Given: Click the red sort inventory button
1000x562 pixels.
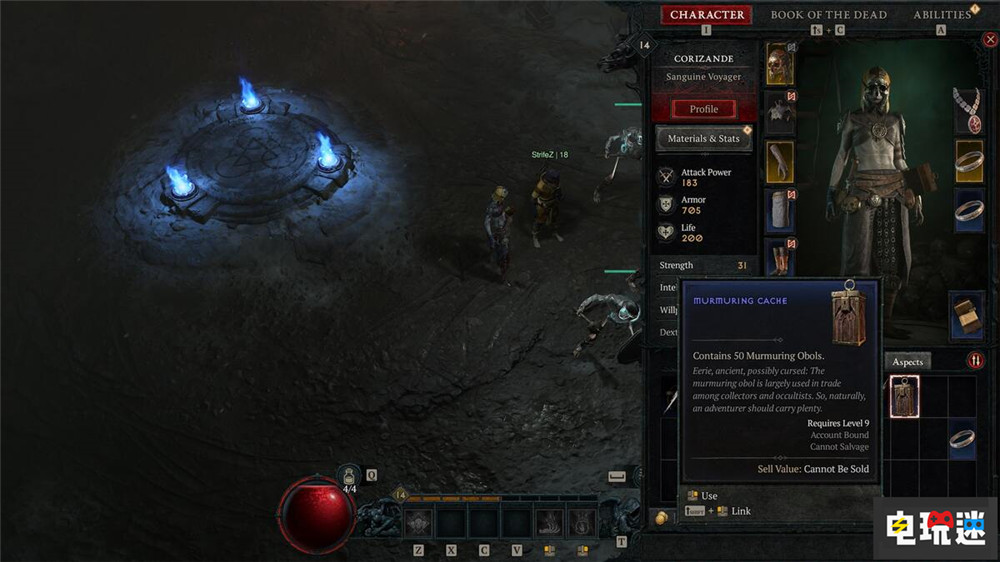Looking at the screenshot, I should [976, 361].
